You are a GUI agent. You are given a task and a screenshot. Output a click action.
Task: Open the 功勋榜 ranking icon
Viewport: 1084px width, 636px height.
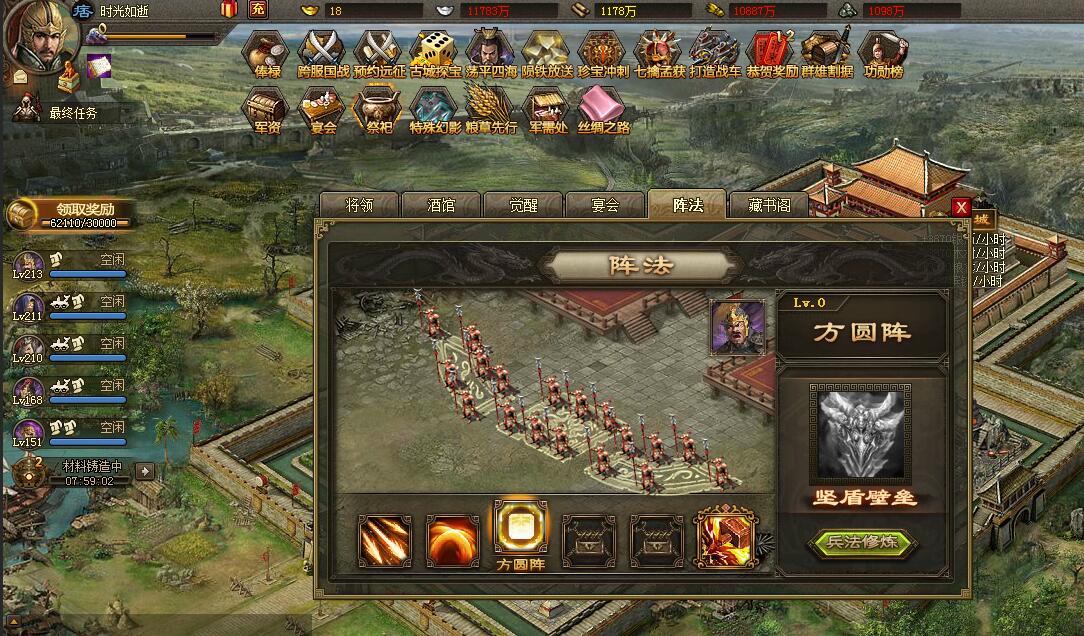pos(883,54)
